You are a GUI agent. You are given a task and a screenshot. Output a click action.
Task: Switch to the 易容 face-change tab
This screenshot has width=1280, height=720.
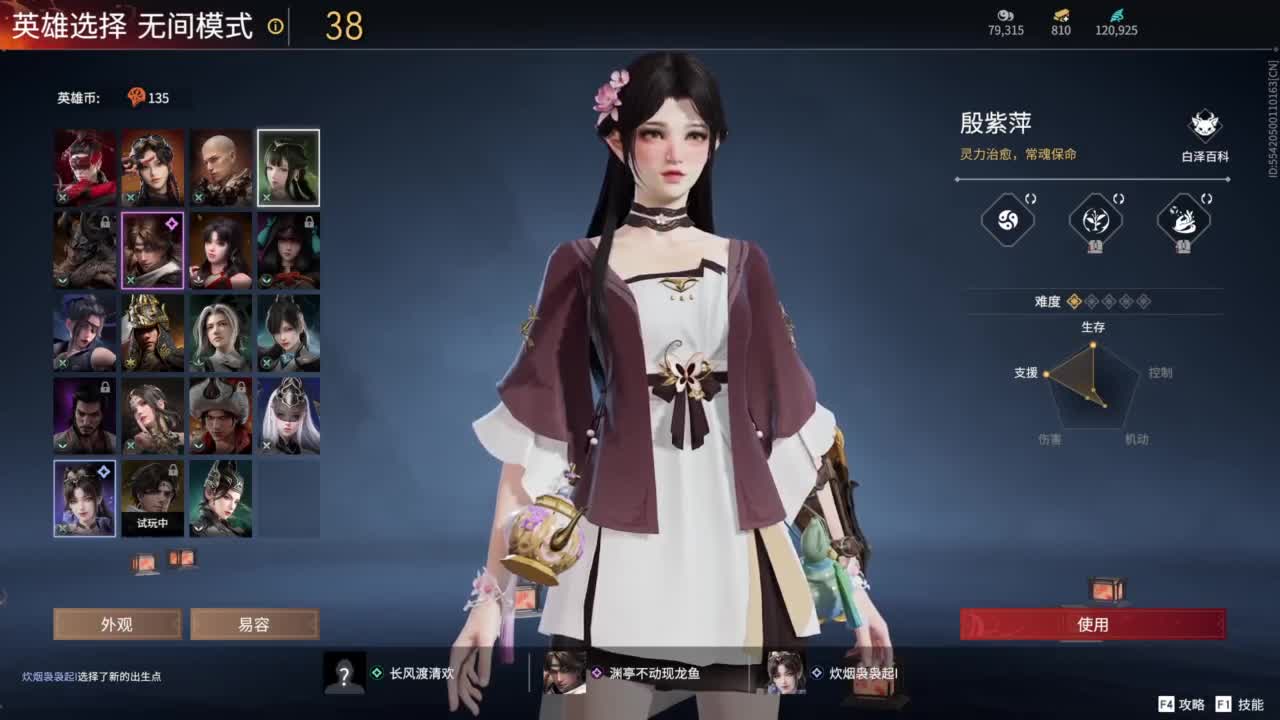254,623
